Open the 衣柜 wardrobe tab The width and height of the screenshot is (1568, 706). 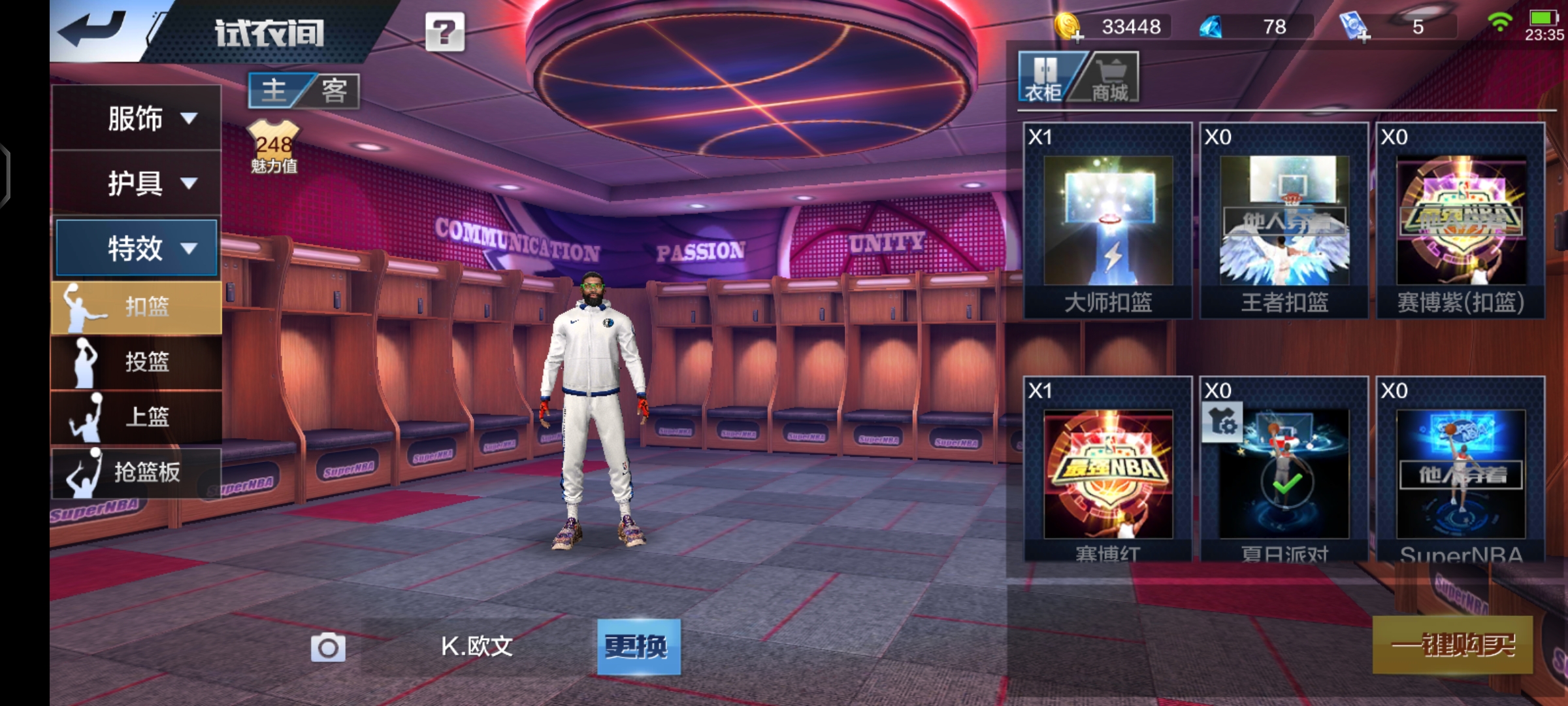1044,78
